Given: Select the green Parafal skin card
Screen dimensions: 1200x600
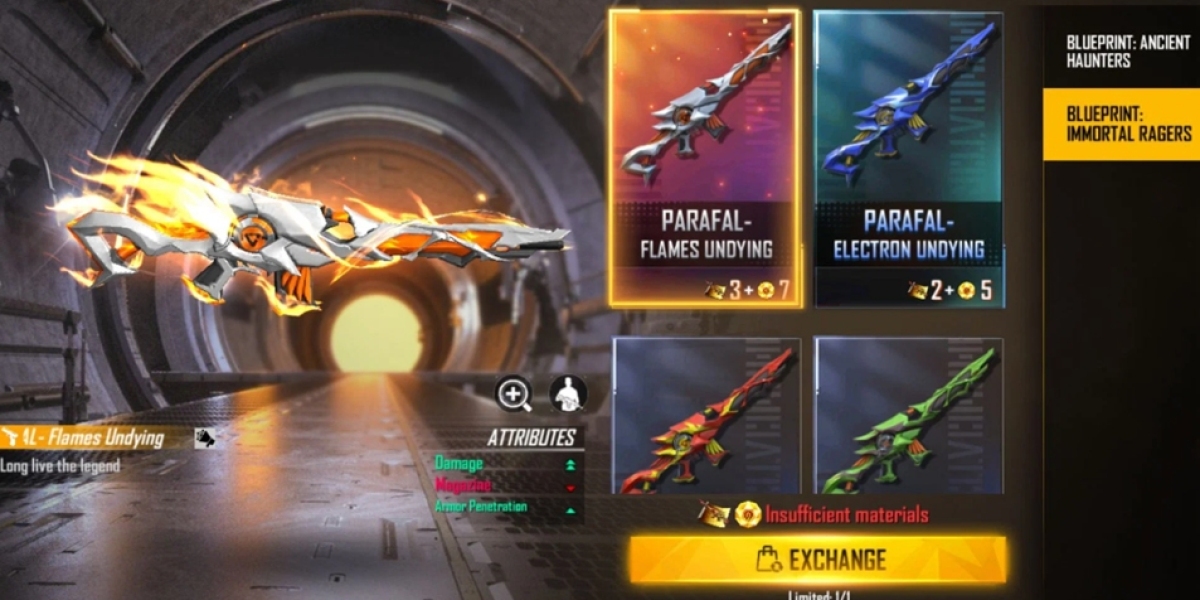Looking at the screenshot, I should click(x=909, y=417).
